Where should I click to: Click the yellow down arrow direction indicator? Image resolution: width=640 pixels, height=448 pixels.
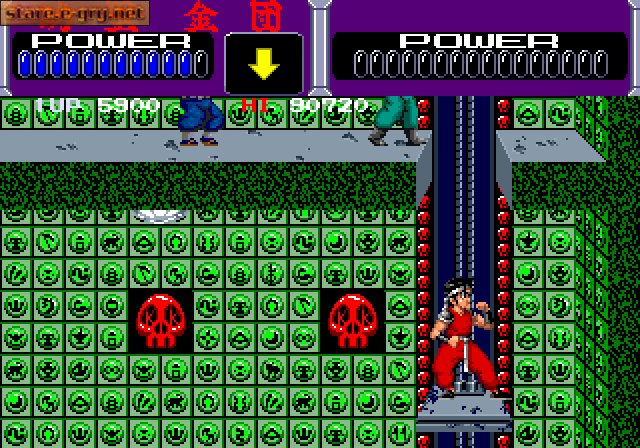coord(264,64)
